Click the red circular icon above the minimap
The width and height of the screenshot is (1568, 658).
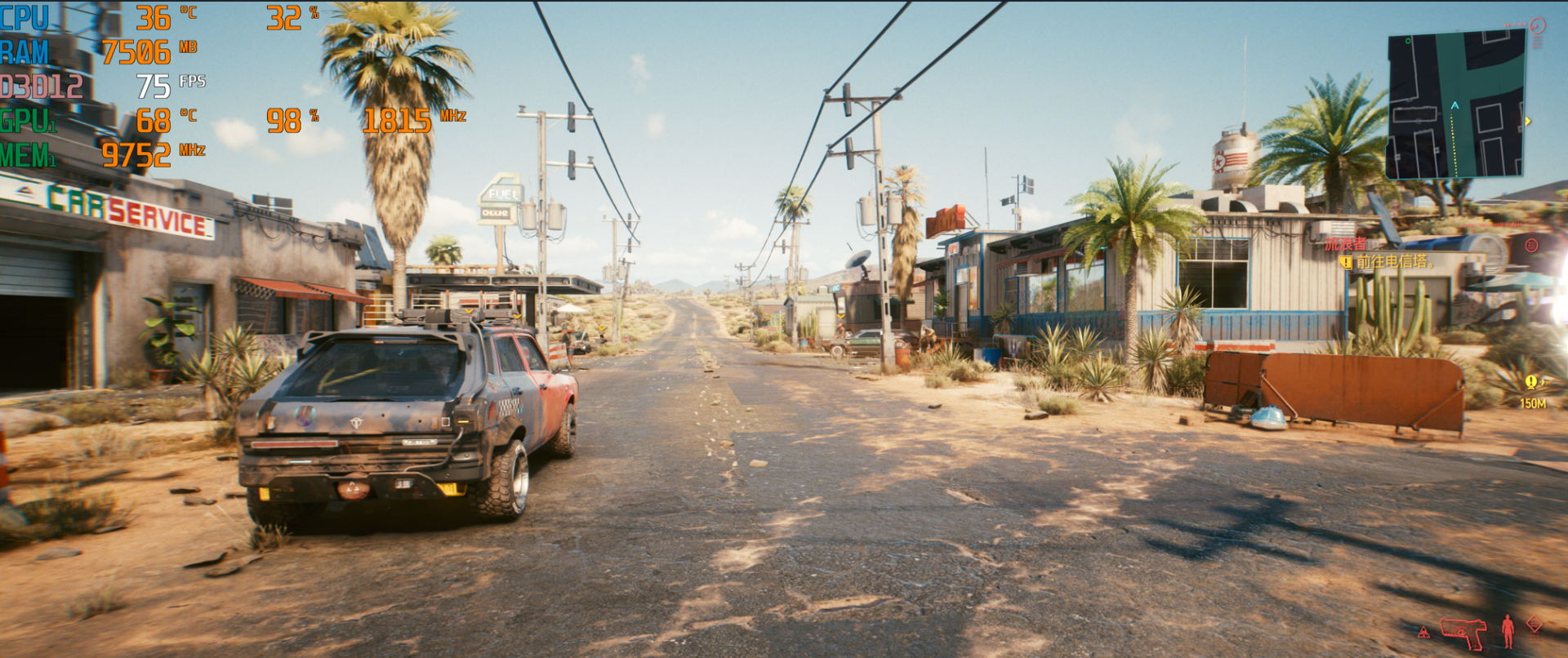click(1537, 26)
